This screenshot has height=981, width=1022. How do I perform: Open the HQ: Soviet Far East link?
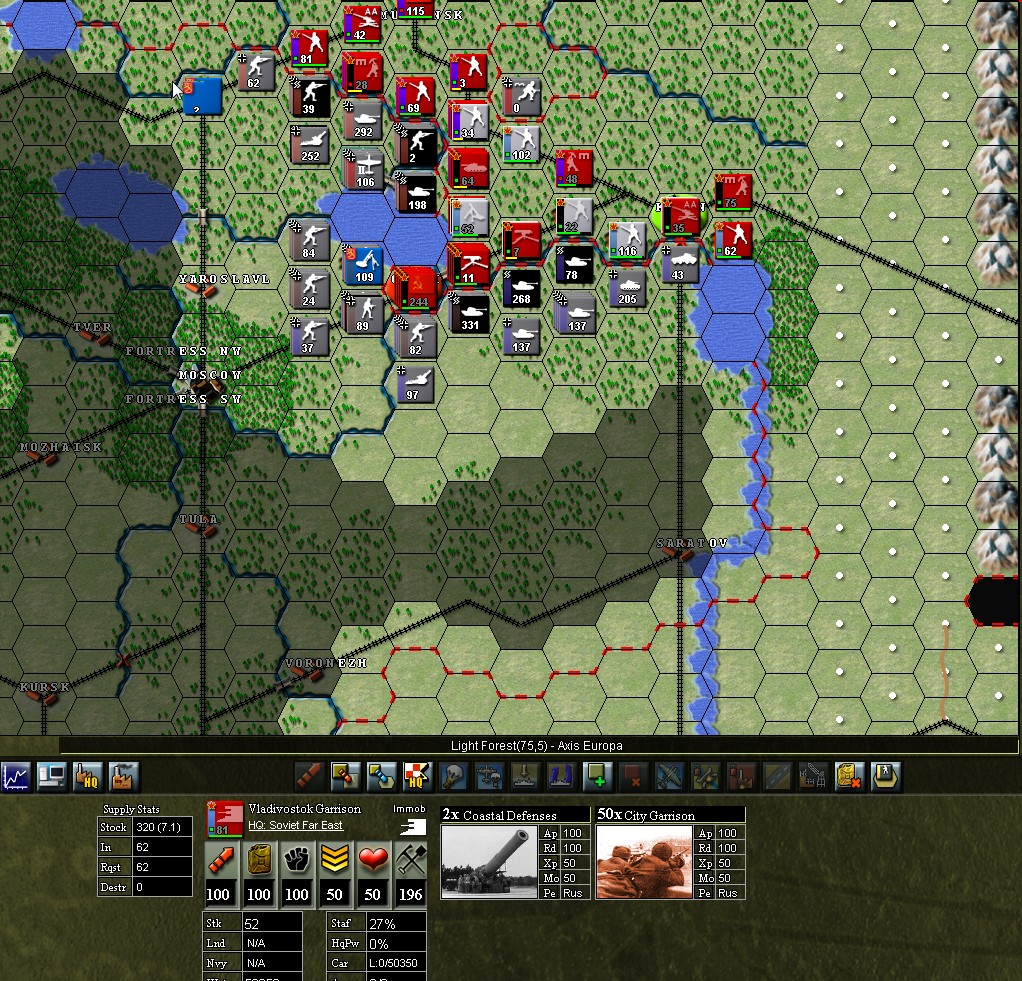296,825
